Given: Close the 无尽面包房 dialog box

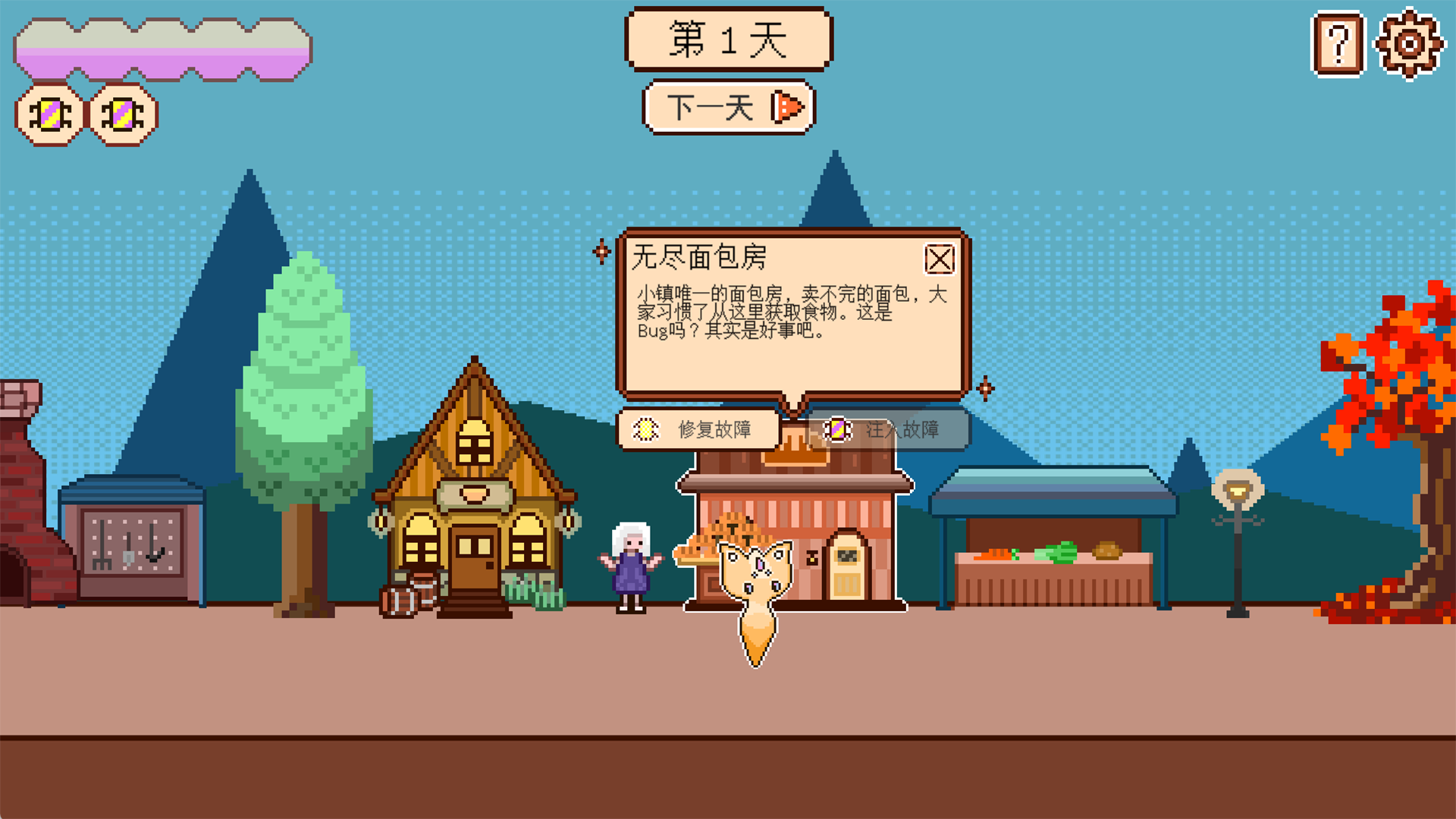Looking at the screenshot, I should pyautogui.click(x=940, y=259).
